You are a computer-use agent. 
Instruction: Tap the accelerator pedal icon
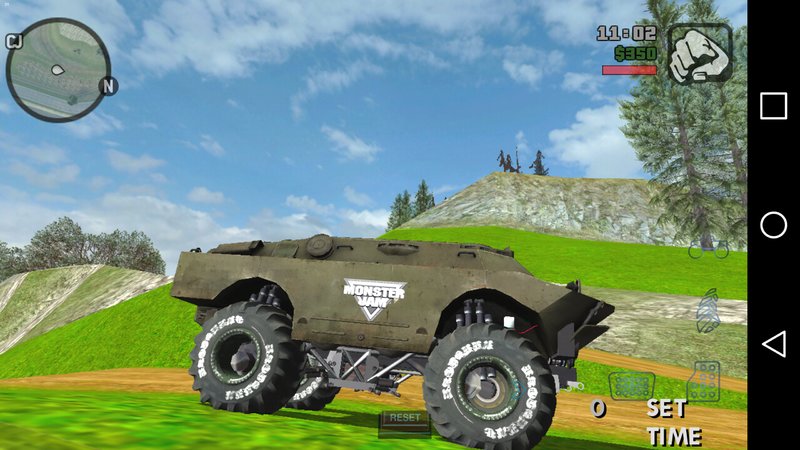tap(704, 381)
